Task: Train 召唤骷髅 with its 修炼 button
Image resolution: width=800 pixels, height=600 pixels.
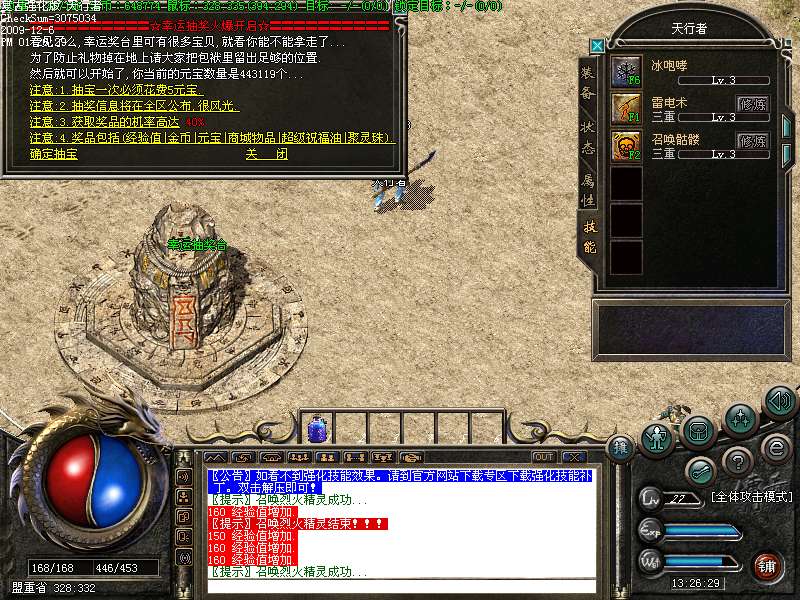Action: point(752,140)
